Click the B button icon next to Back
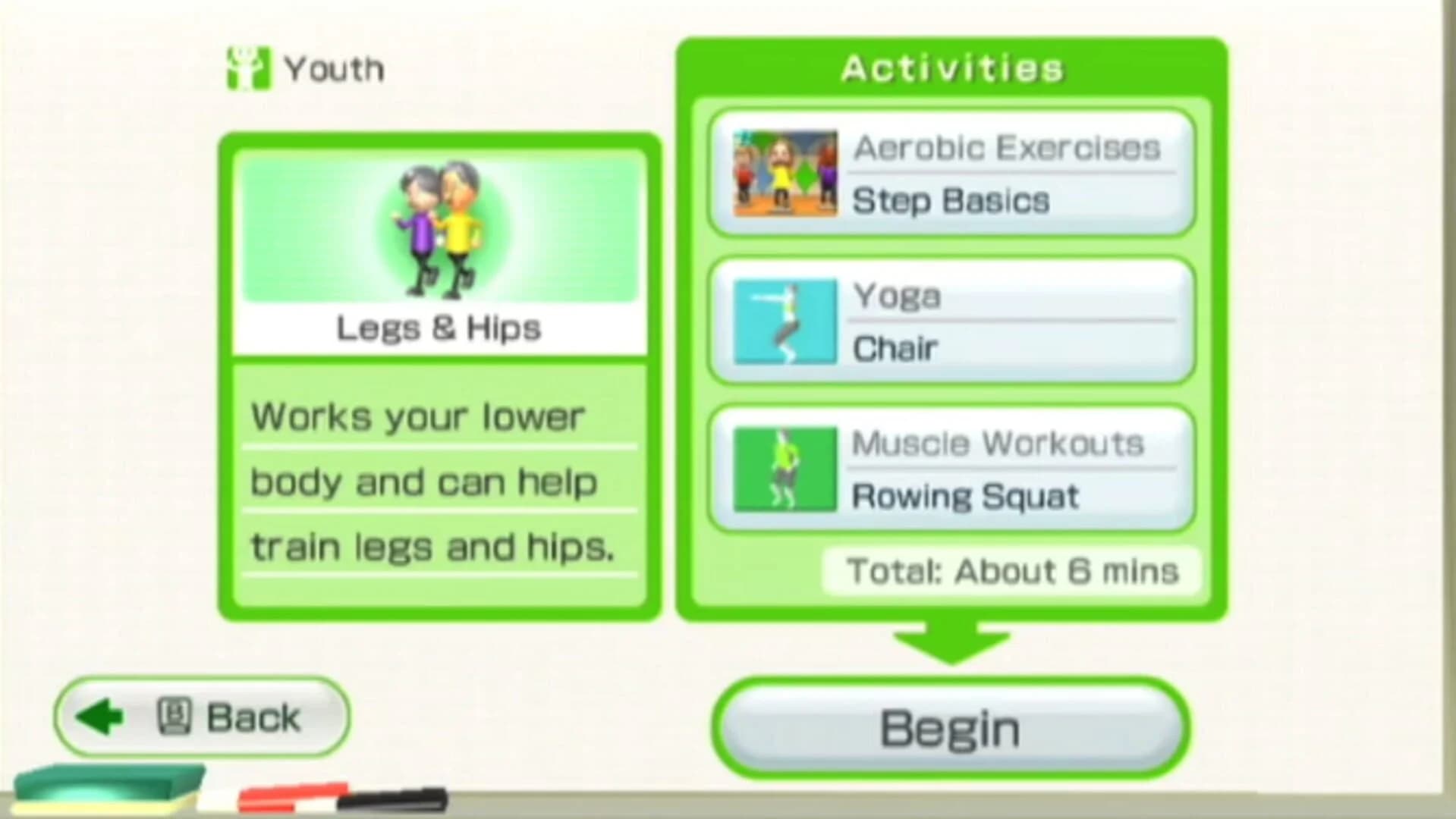Viewport: 1456px width, 819px height. tap(176, 716)
